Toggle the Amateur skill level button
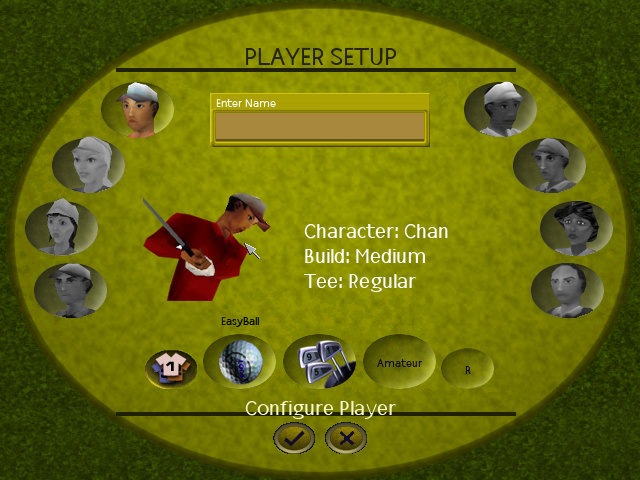640x480 pixels. point(399,363)
